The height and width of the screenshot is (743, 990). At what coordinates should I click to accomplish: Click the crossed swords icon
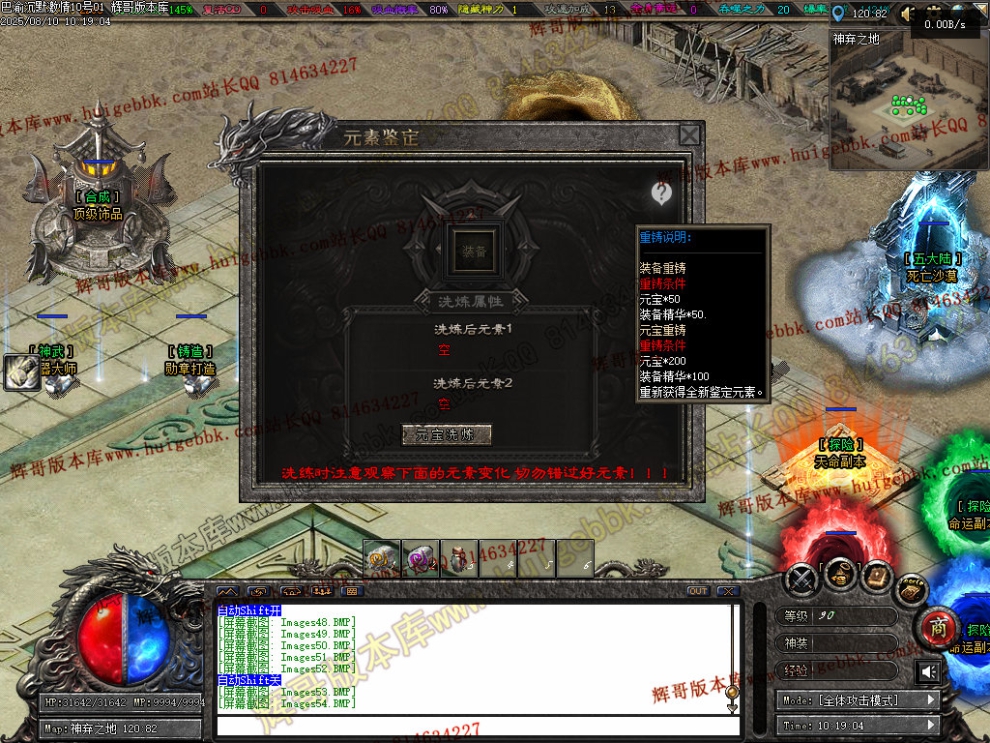(x=800, y=578)
